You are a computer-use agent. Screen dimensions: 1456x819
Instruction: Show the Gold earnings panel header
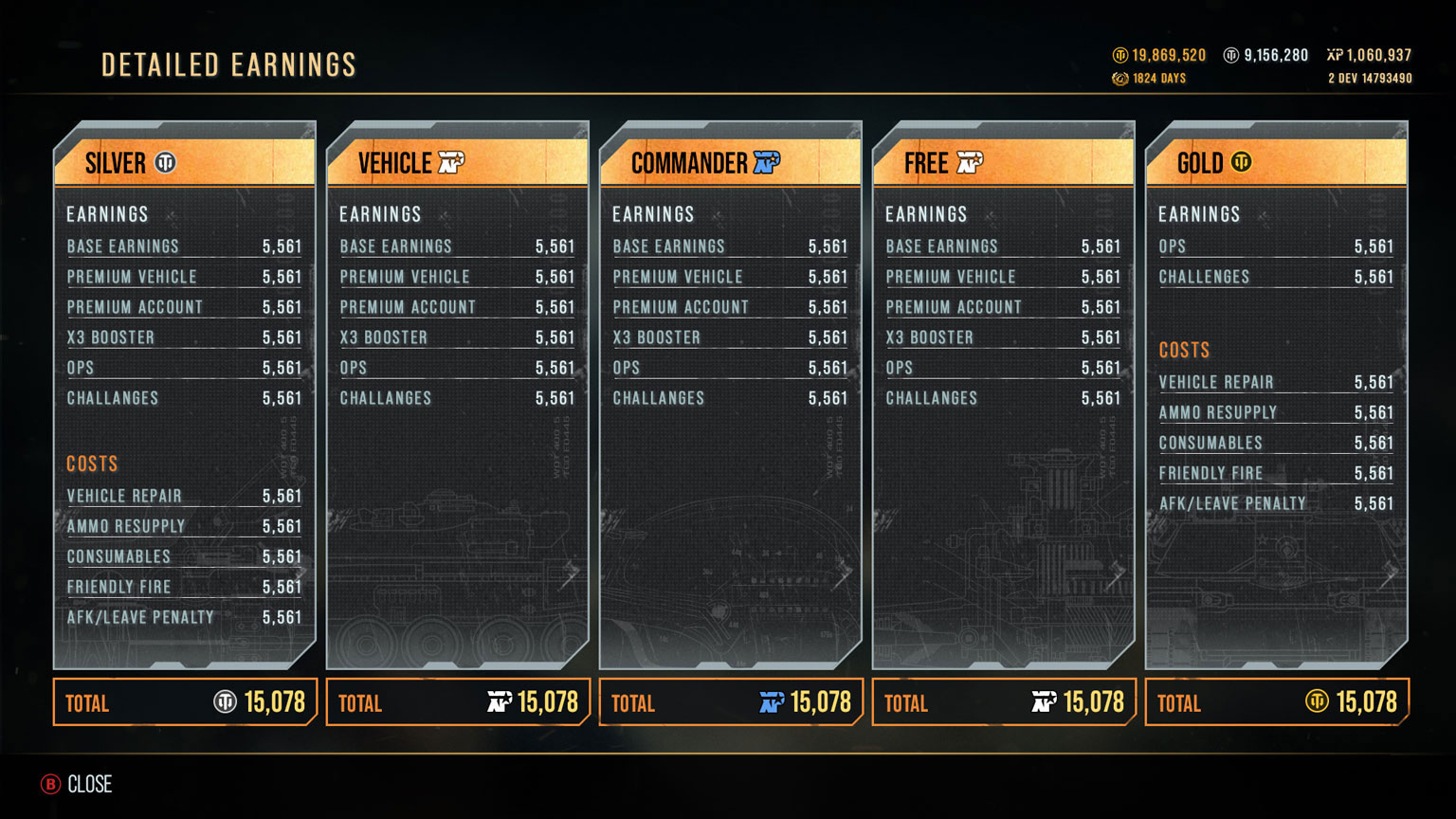pyautogui.click(x=1276, y=163)
